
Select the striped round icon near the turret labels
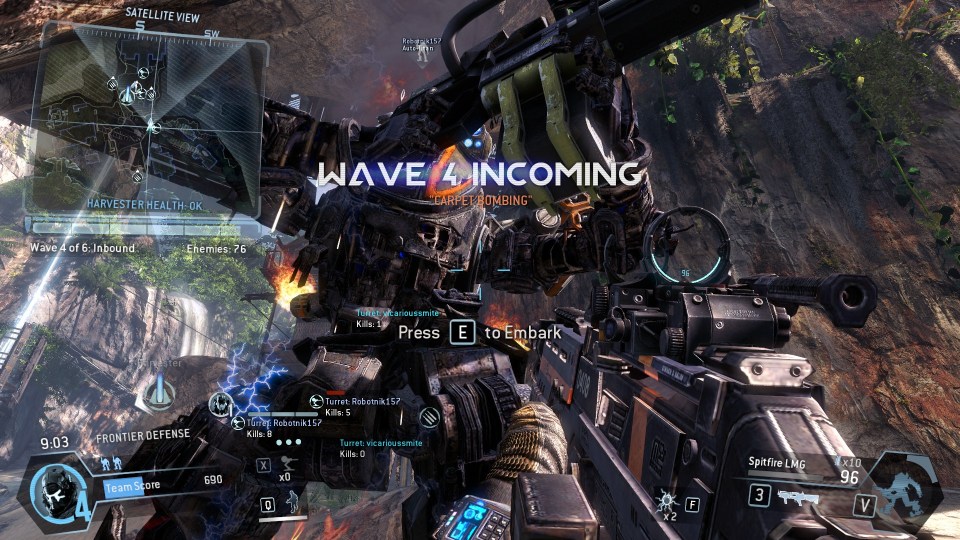(431, 418)
